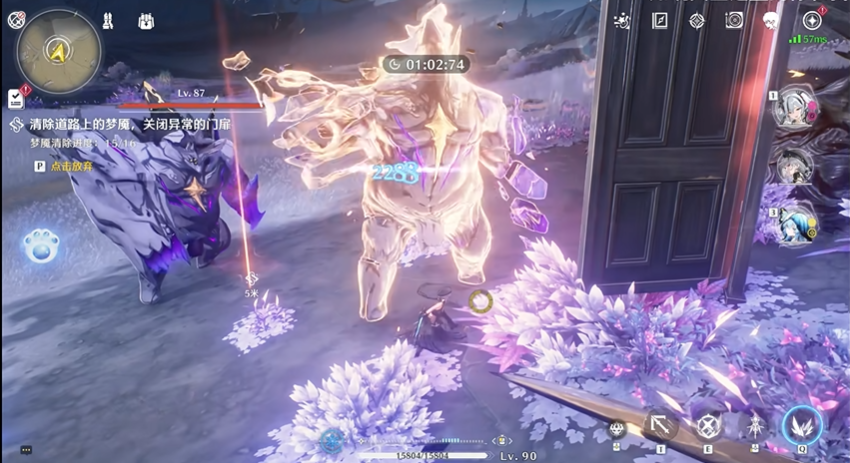Activate the glowing blue Q ultimate skill
Image resolution: width=850 pixels, height=463 pixels.
[x=802, y=426]
